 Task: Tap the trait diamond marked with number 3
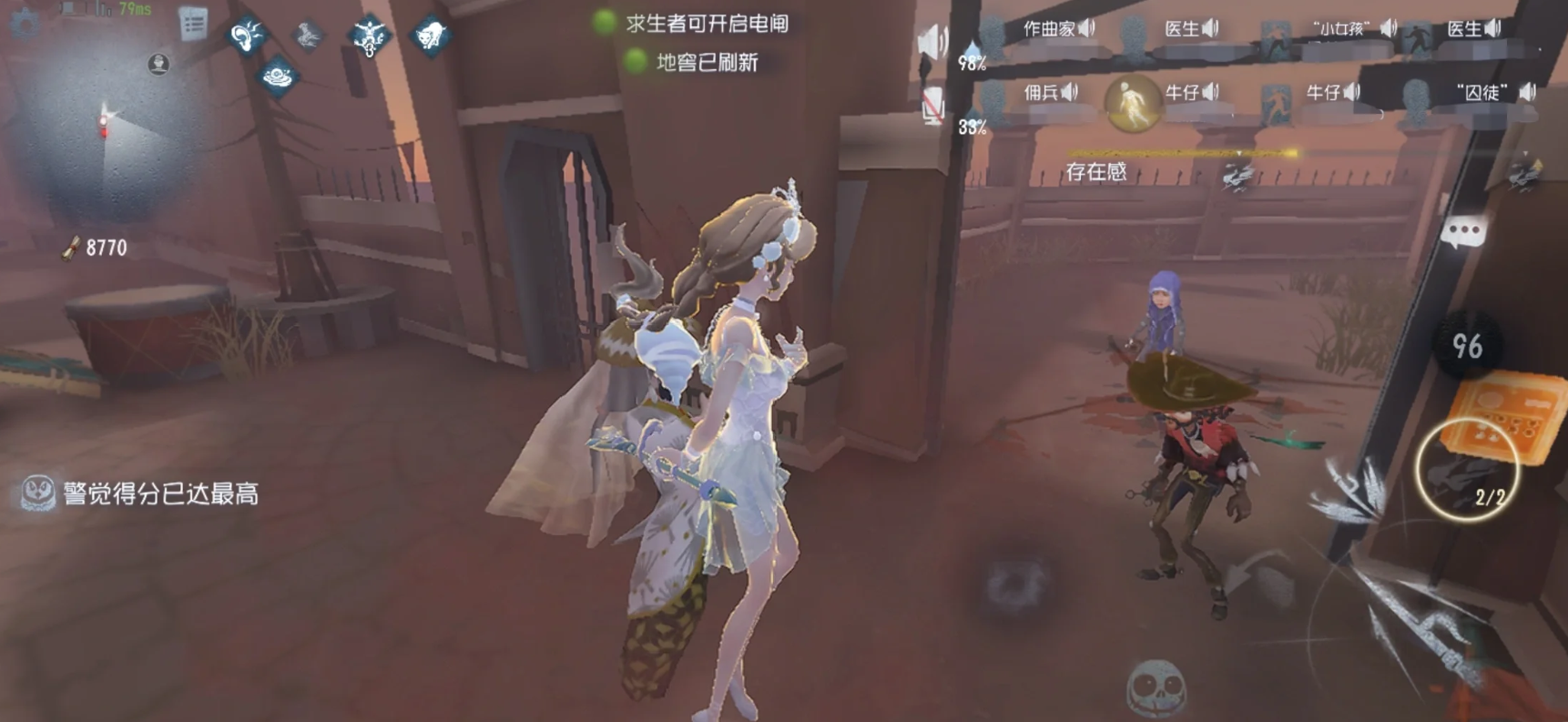(x=369, y=36)
